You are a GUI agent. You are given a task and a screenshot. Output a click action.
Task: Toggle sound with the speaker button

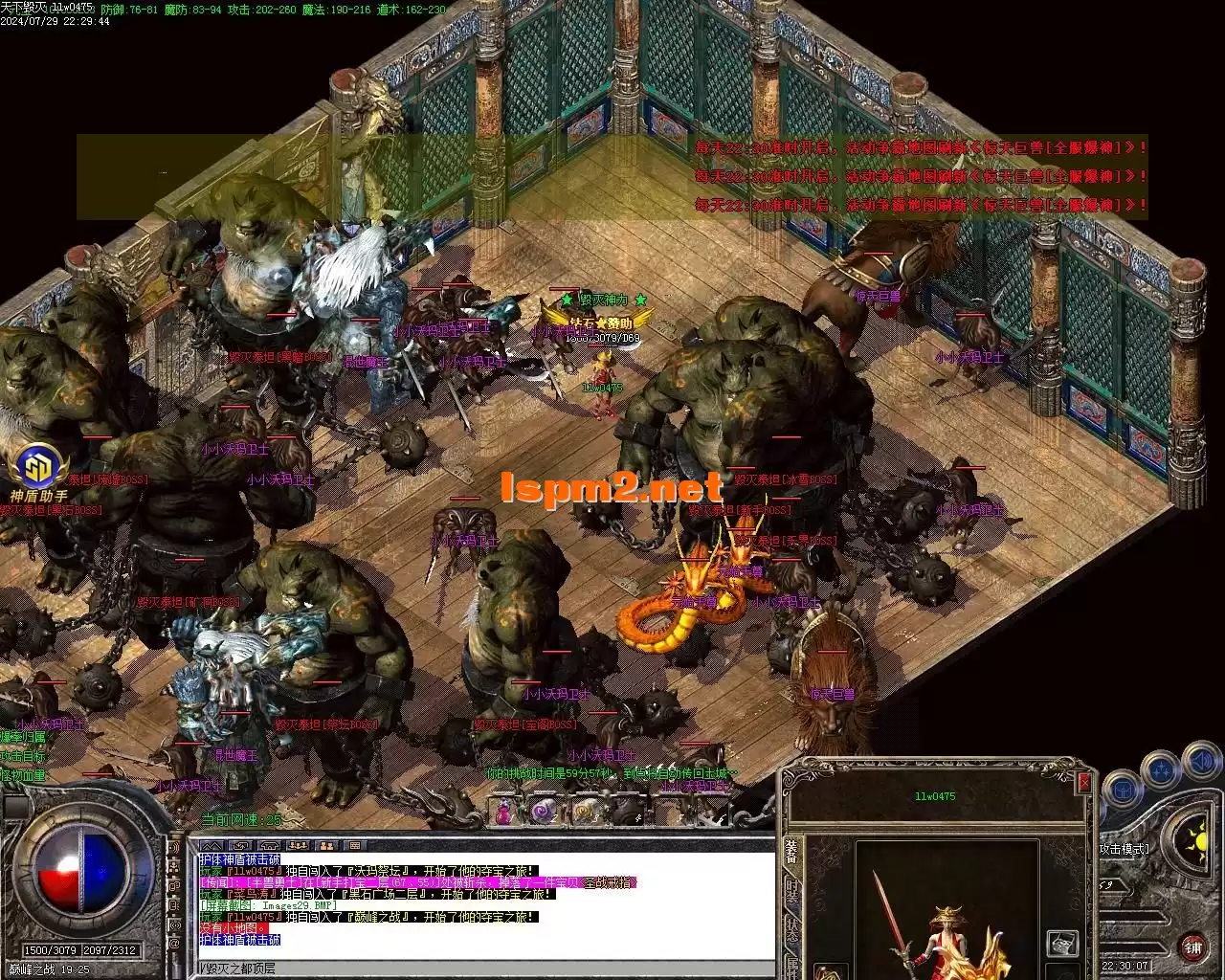[x=1200, y=763]
